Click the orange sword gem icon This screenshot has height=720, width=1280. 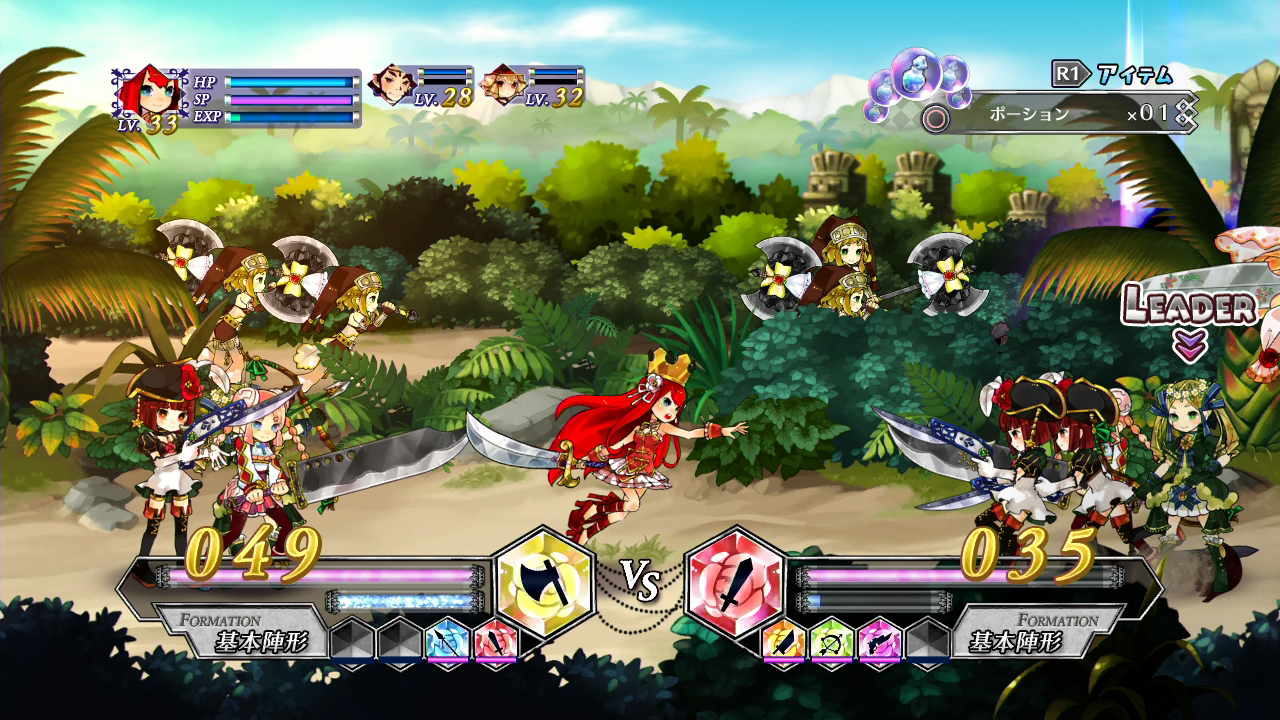(x=784, y=640)
